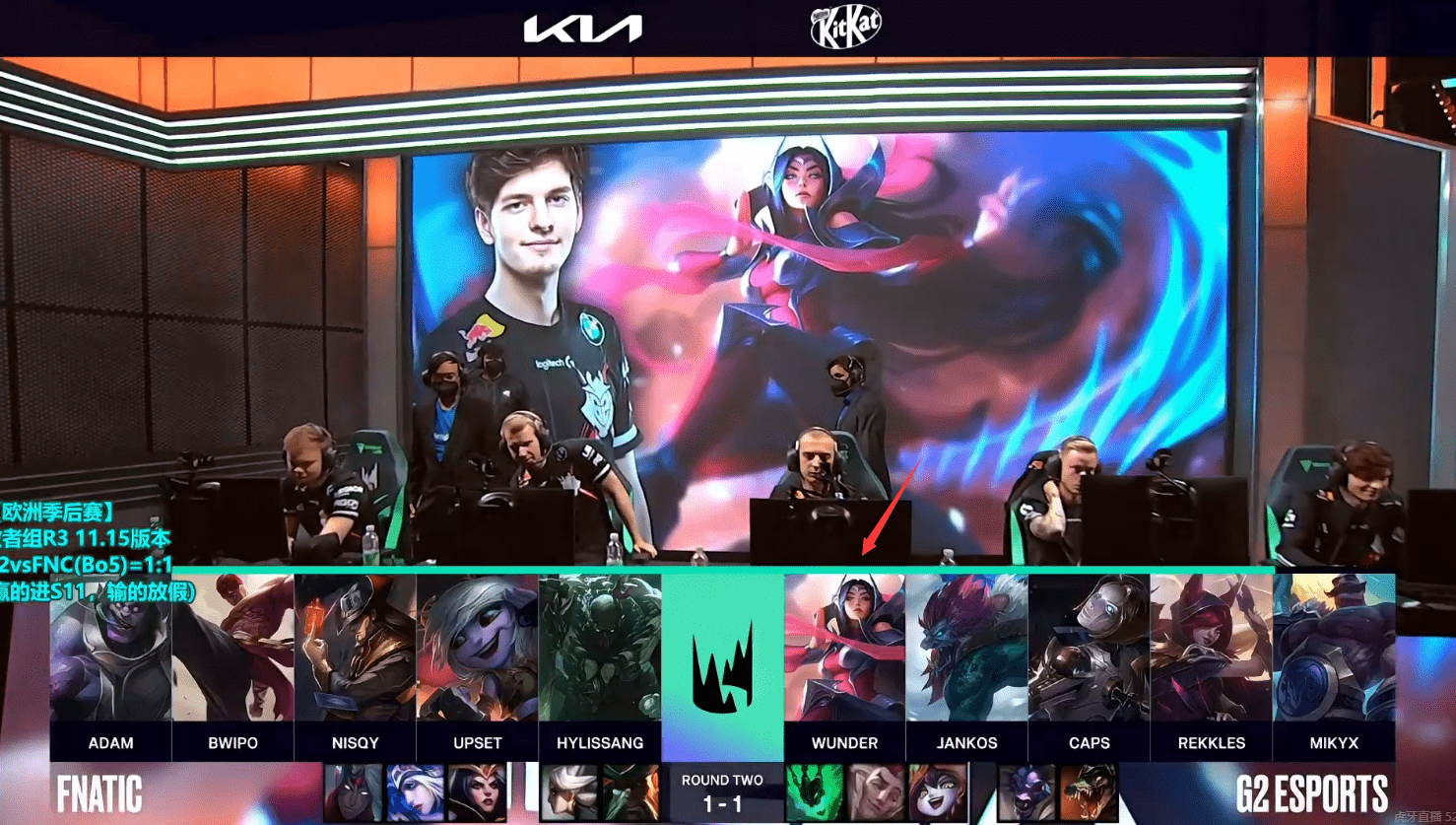Click the green Thresh ban icon
The image size is (1456, 825).
coord(815,792)
